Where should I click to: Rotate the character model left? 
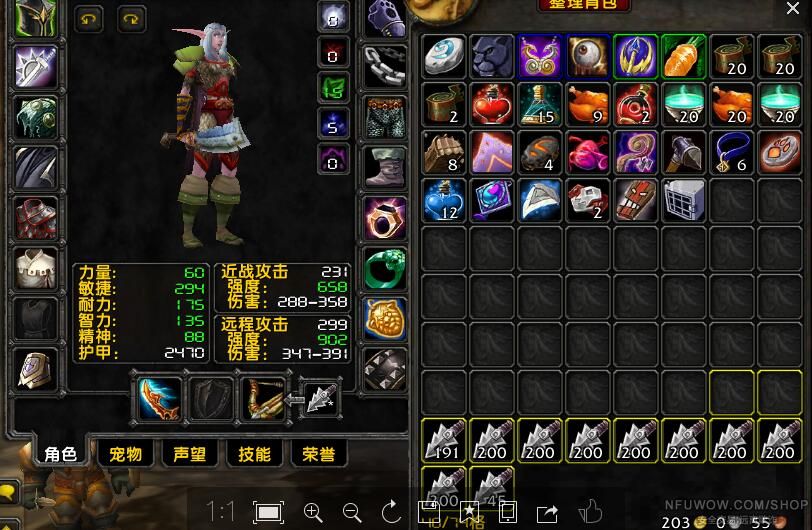pyautogui.click(x=89, y=19)
